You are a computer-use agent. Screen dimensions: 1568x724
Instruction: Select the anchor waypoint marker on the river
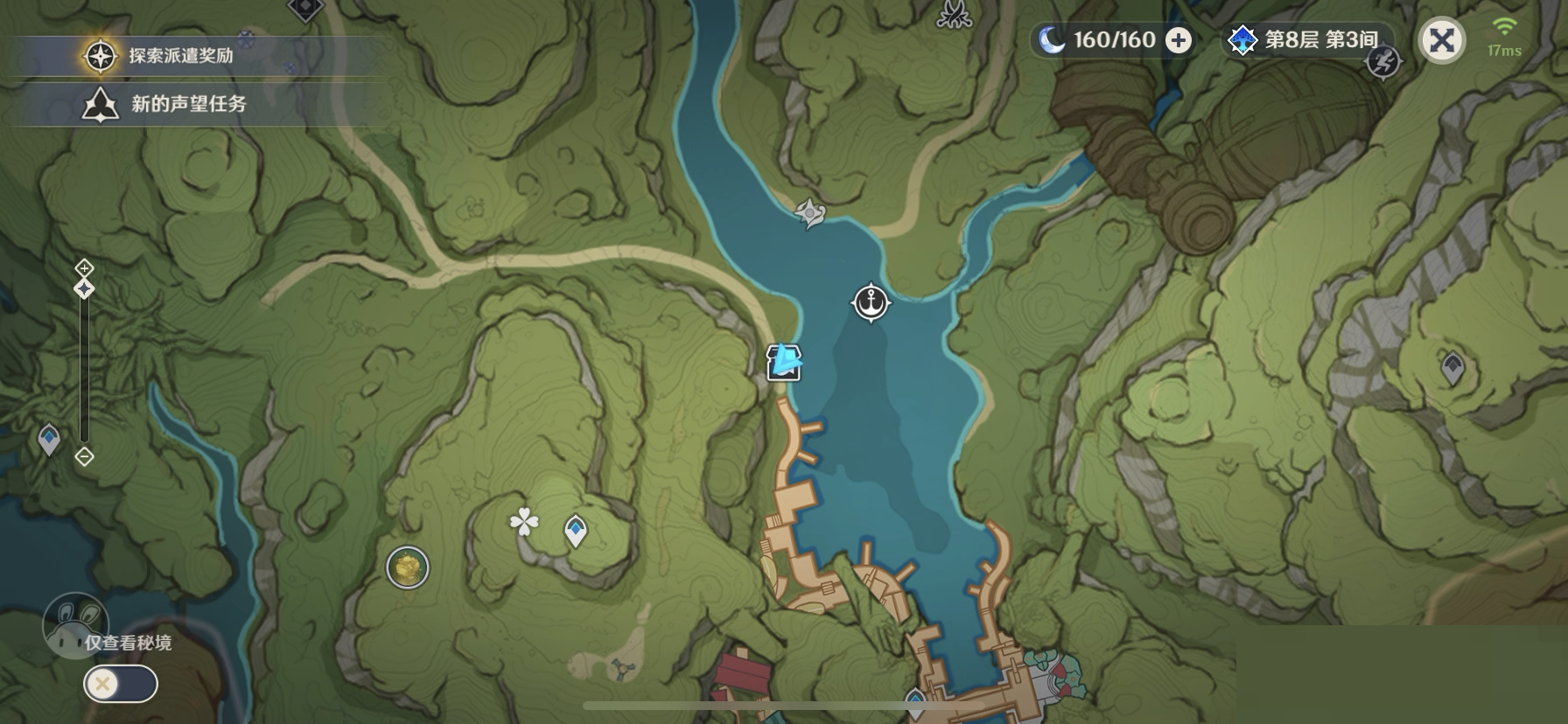pos(871,303)
